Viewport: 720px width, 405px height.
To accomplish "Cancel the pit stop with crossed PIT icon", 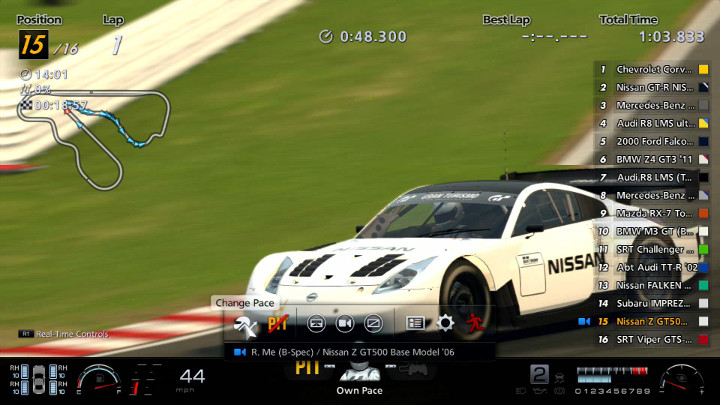I will pyautogui.click(x=277, y=323).
